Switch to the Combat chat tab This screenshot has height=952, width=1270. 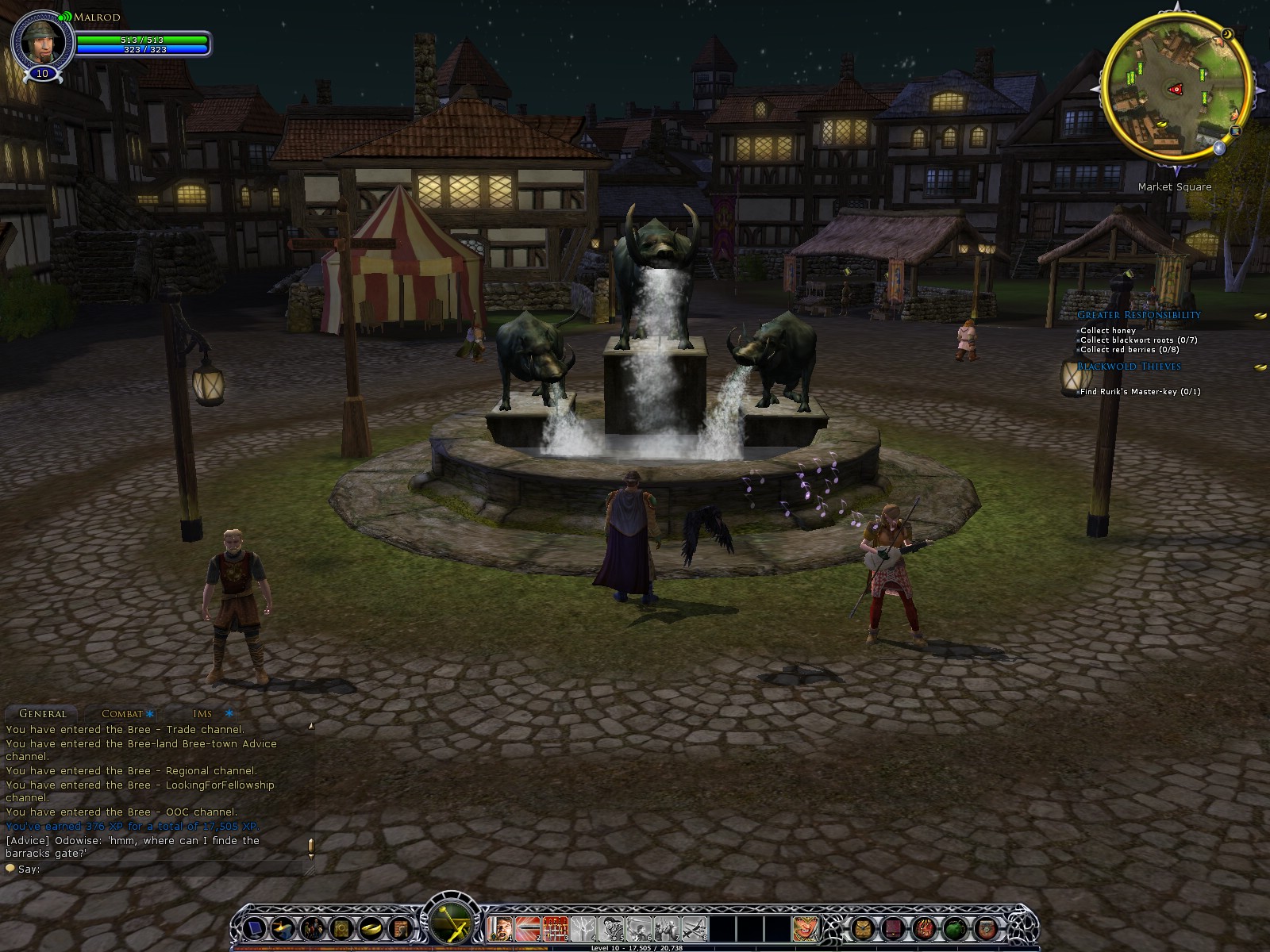click(123, 713)
